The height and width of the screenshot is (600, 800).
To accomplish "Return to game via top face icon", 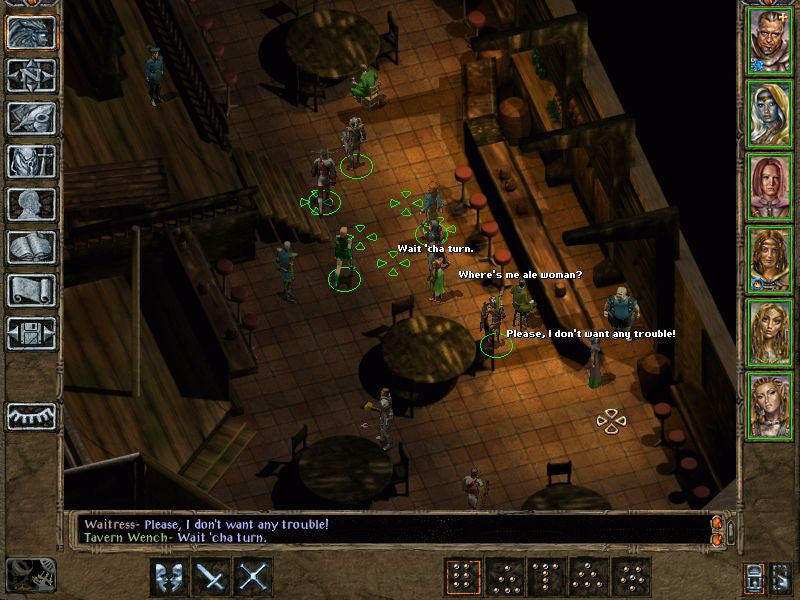I will click(x=31, y=32).
